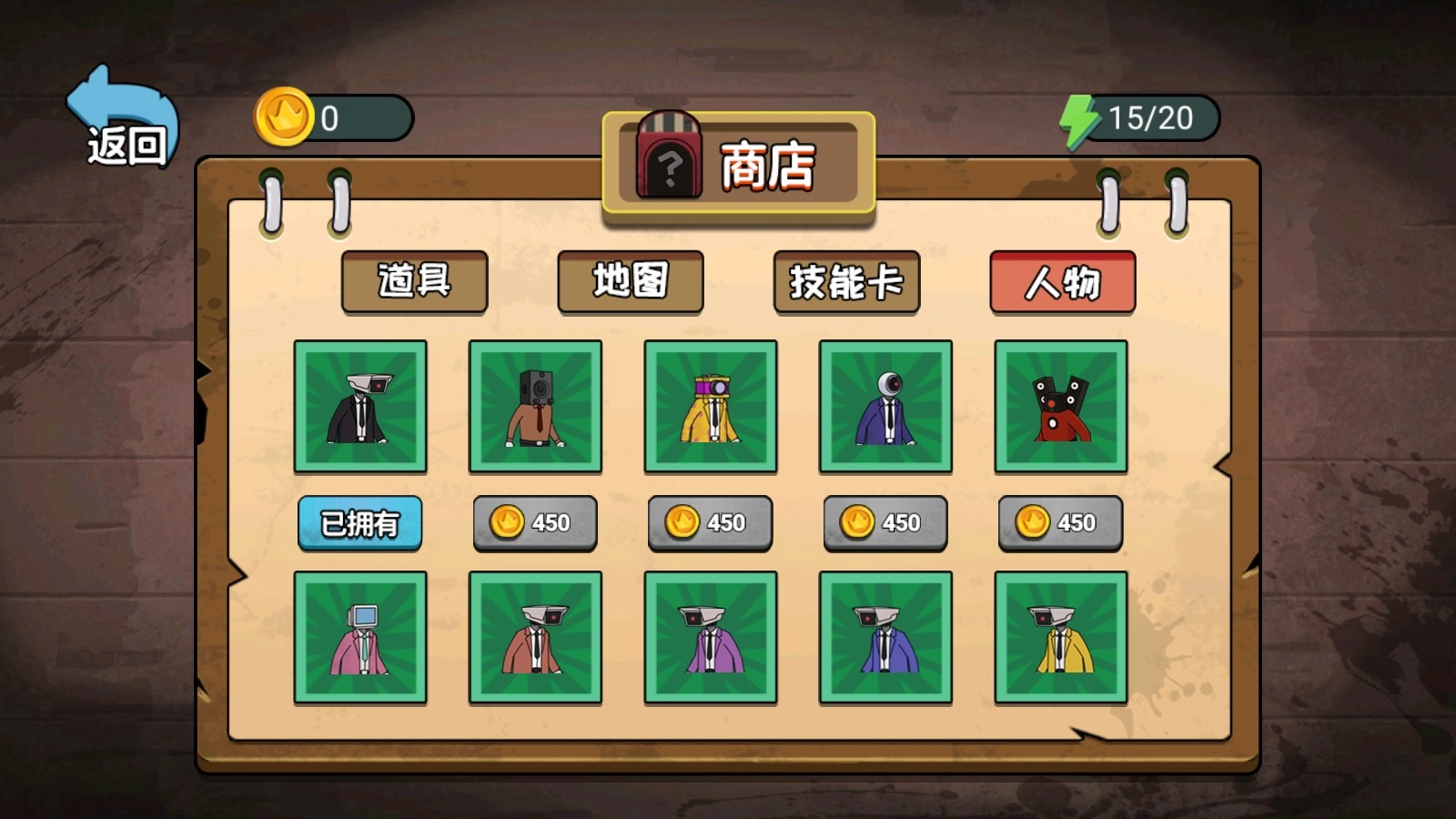Switch to the 技能卡 tab
Viewport: 1456px width, 819px height.
tap(846, 282)
